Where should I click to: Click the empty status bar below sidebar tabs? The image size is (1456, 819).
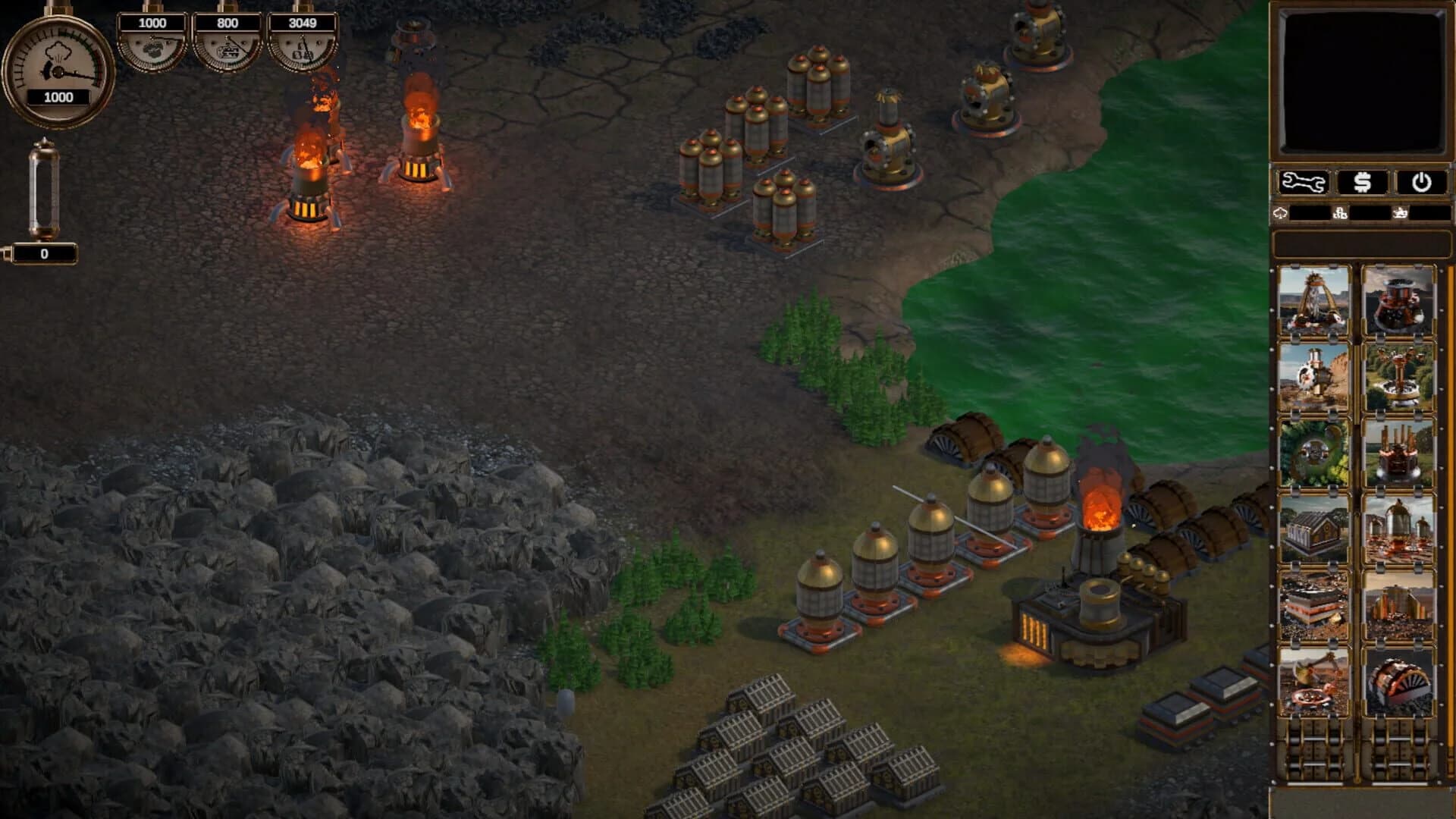click(x=1361, y=243)
